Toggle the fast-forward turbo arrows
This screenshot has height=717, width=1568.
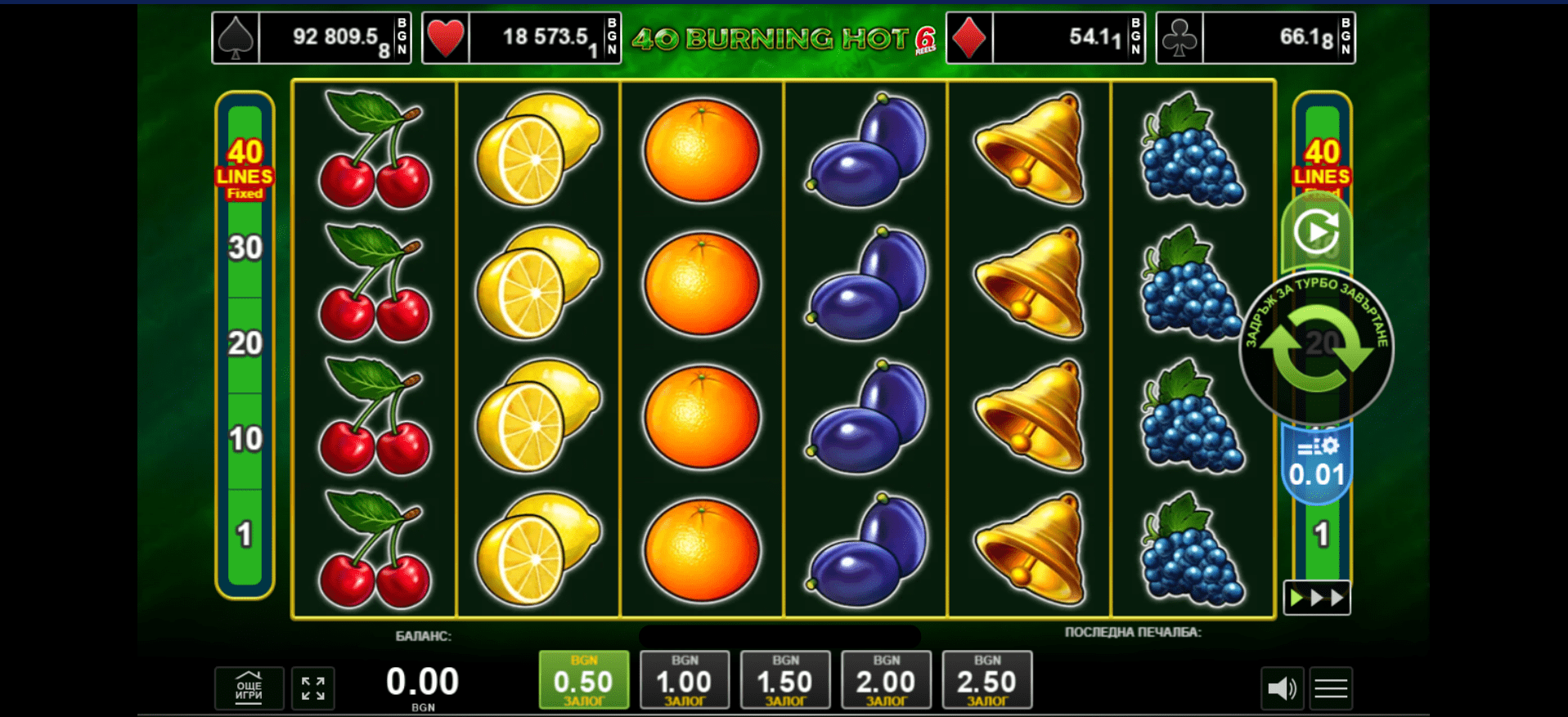1316,598
